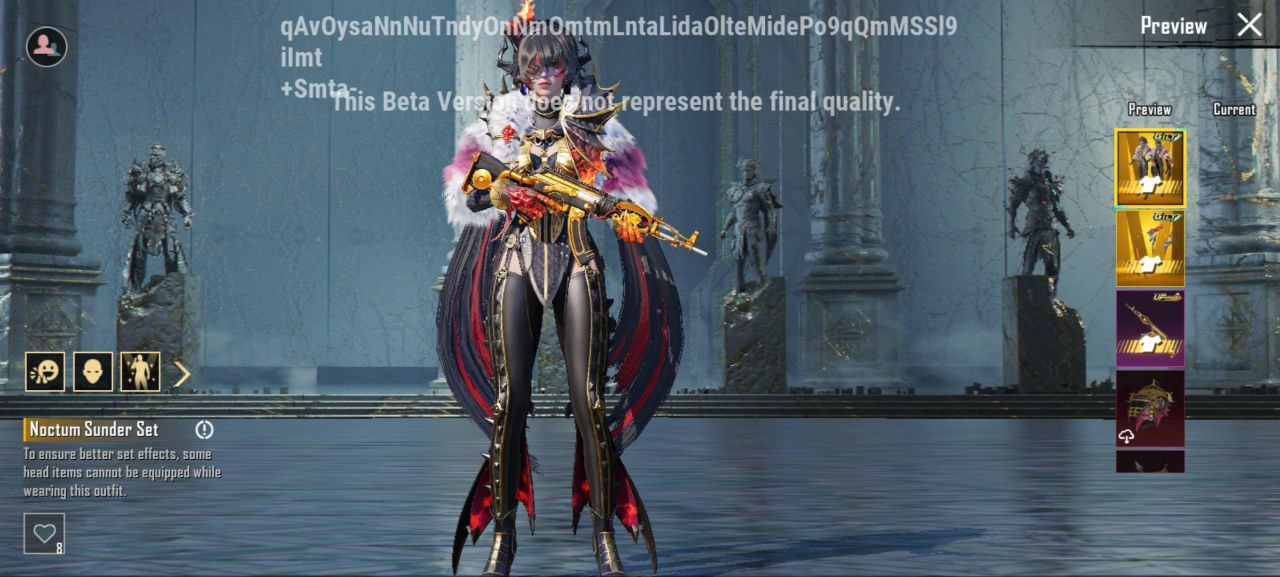Open the player profile icon
Viewport: 1280px width, 577px height.
pos(46,46)
